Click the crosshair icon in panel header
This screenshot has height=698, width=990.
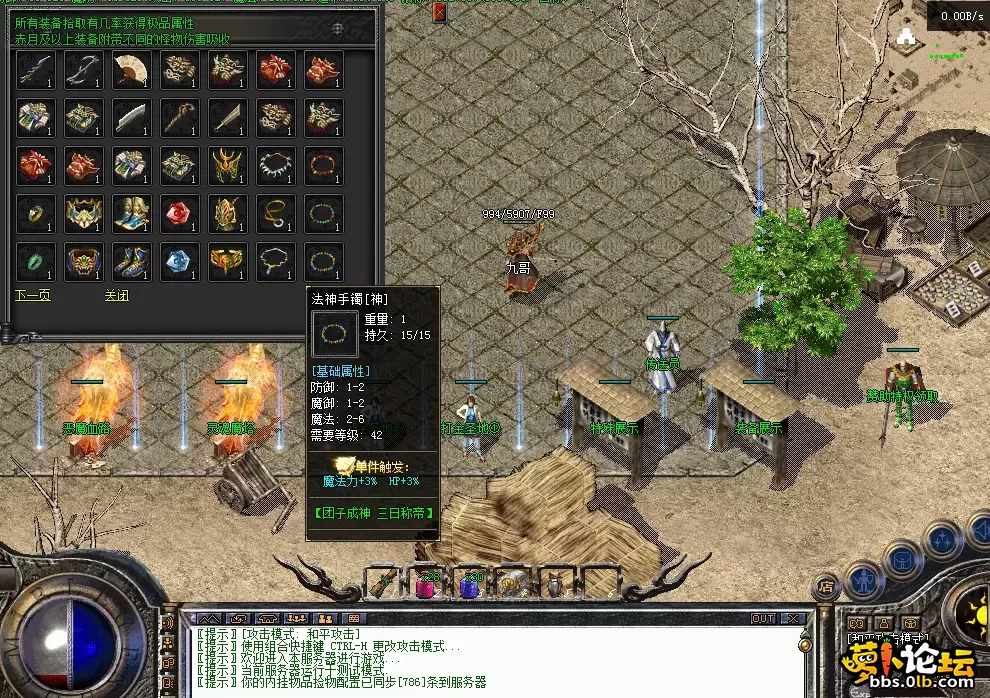point(337,29)
